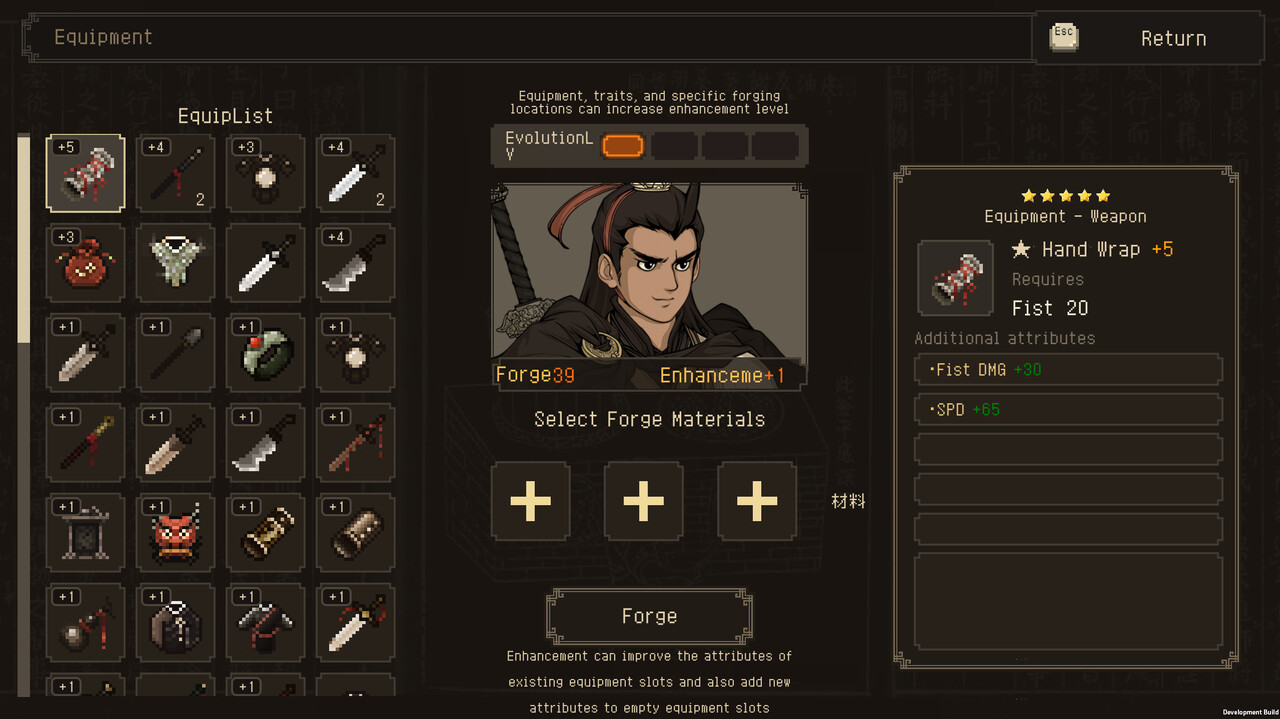This screenshot has height=719, width=1280.
Task: Choose the +4 cleaver blade item
Action: tap(356, 263)
